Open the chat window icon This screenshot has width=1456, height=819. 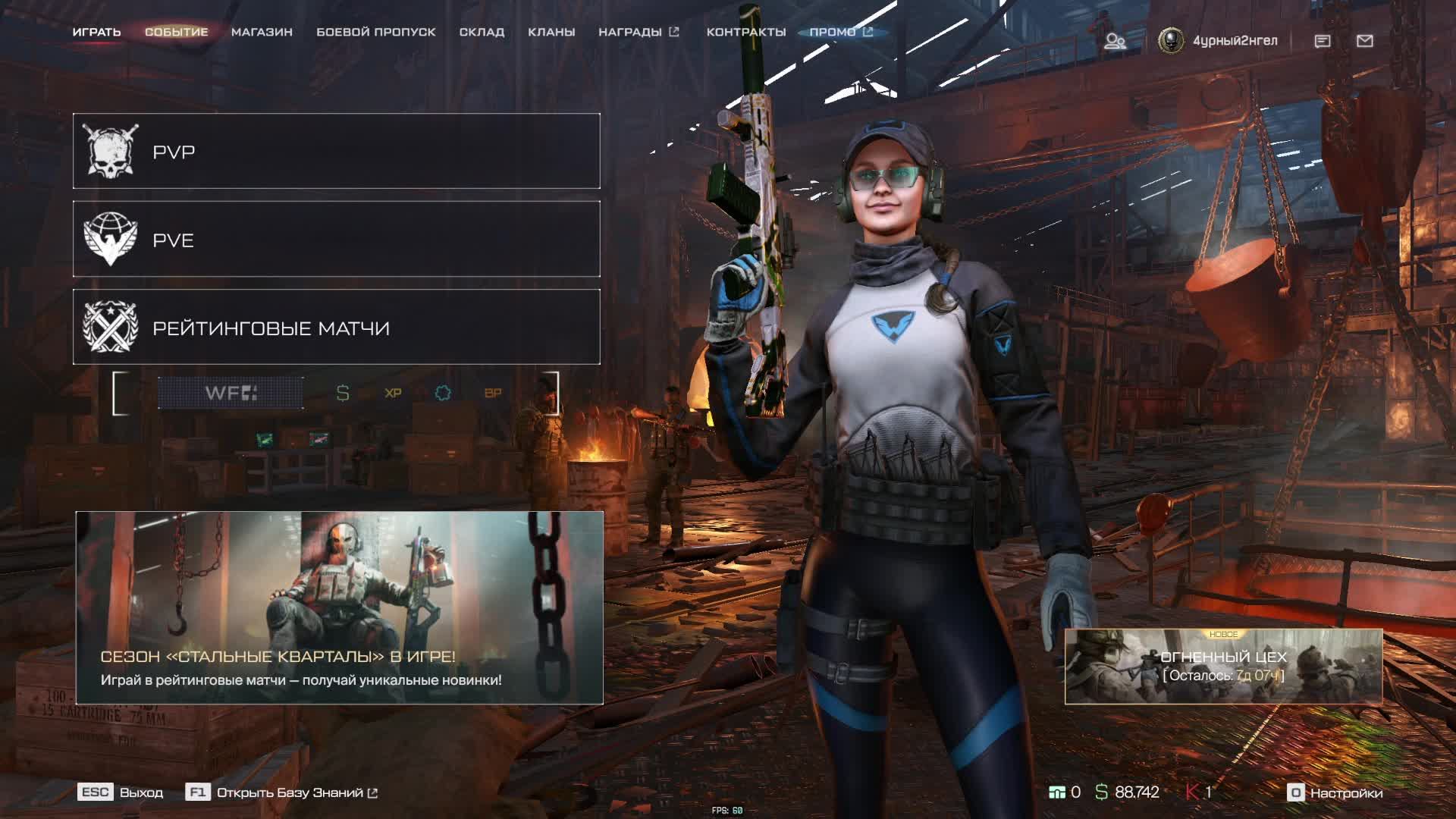click(1323, 41)
